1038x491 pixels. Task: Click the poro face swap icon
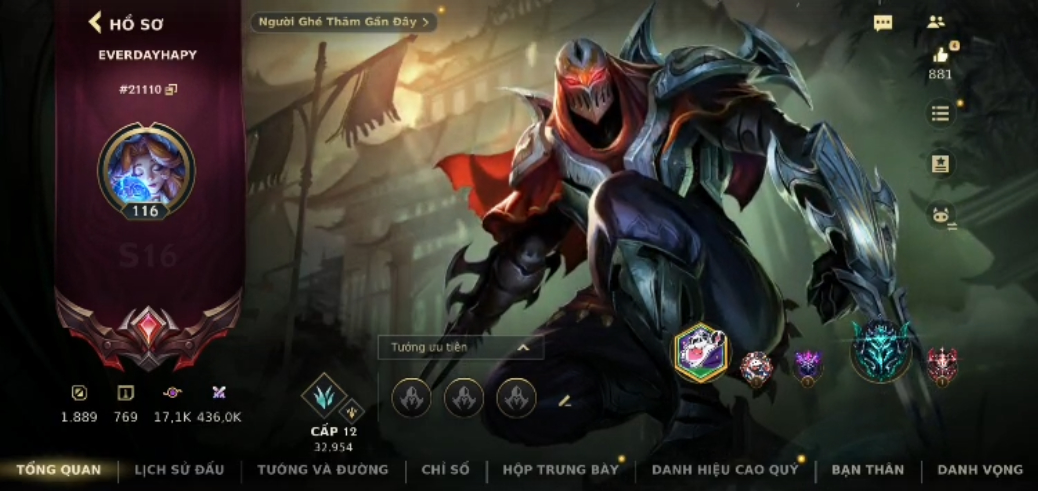[940, 215]
